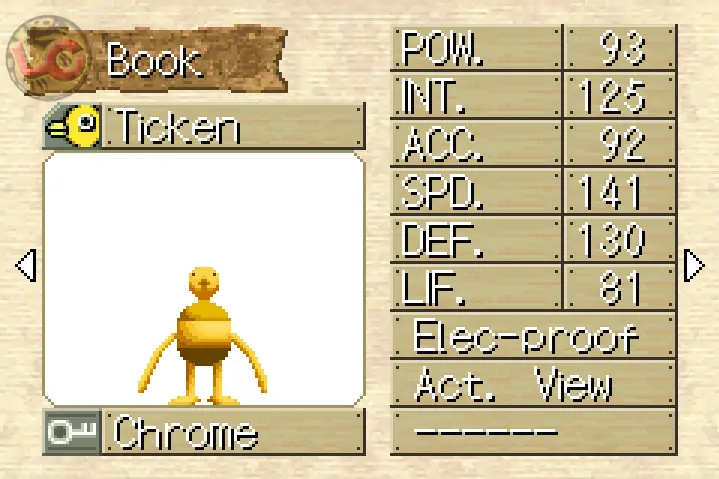
Task: Click the Chrome key item label
Action: 234,433
